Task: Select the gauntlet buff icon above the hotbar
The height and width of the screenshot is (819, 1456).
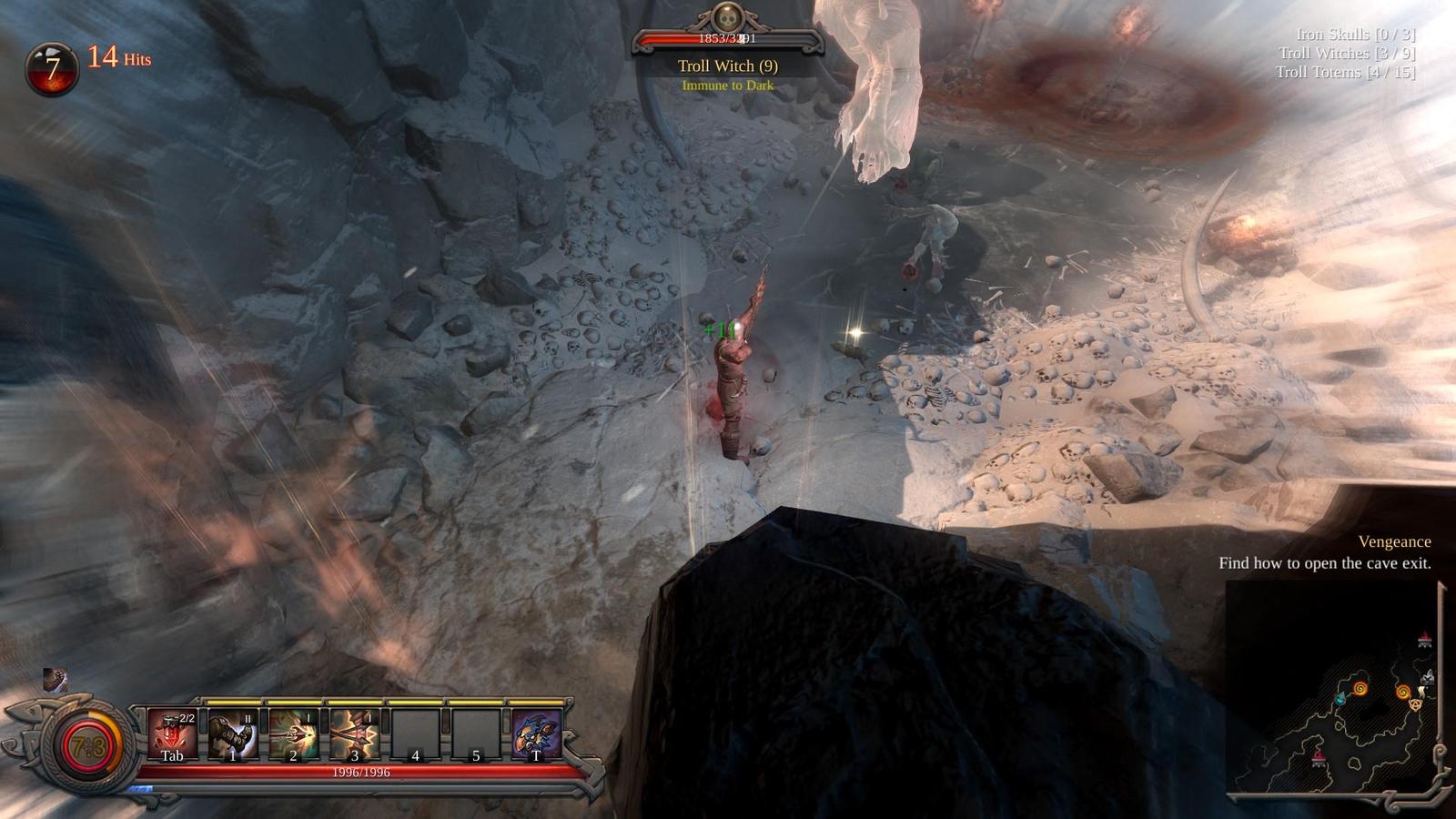Action: [56, 680]
